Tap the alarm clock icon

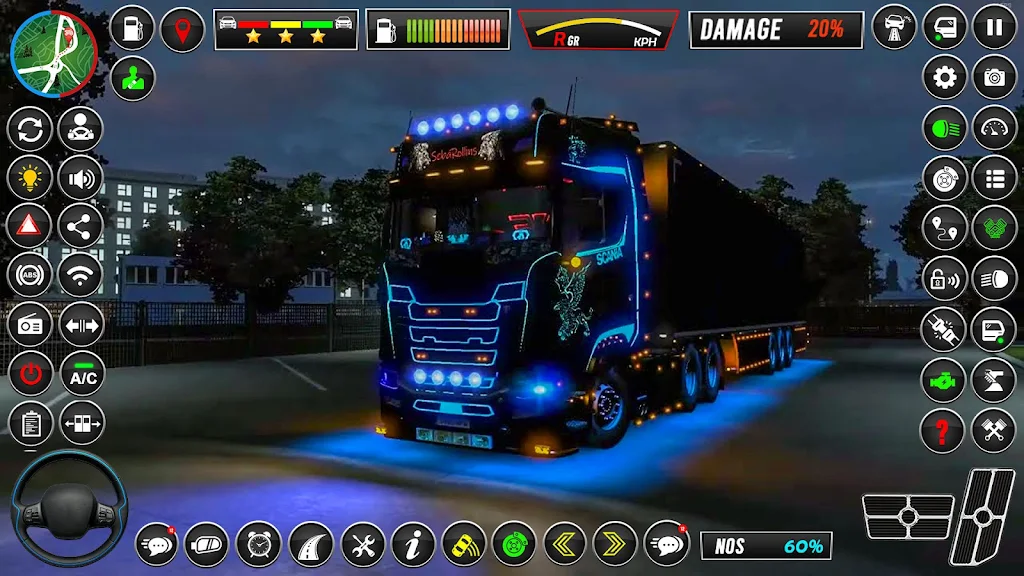259,544
